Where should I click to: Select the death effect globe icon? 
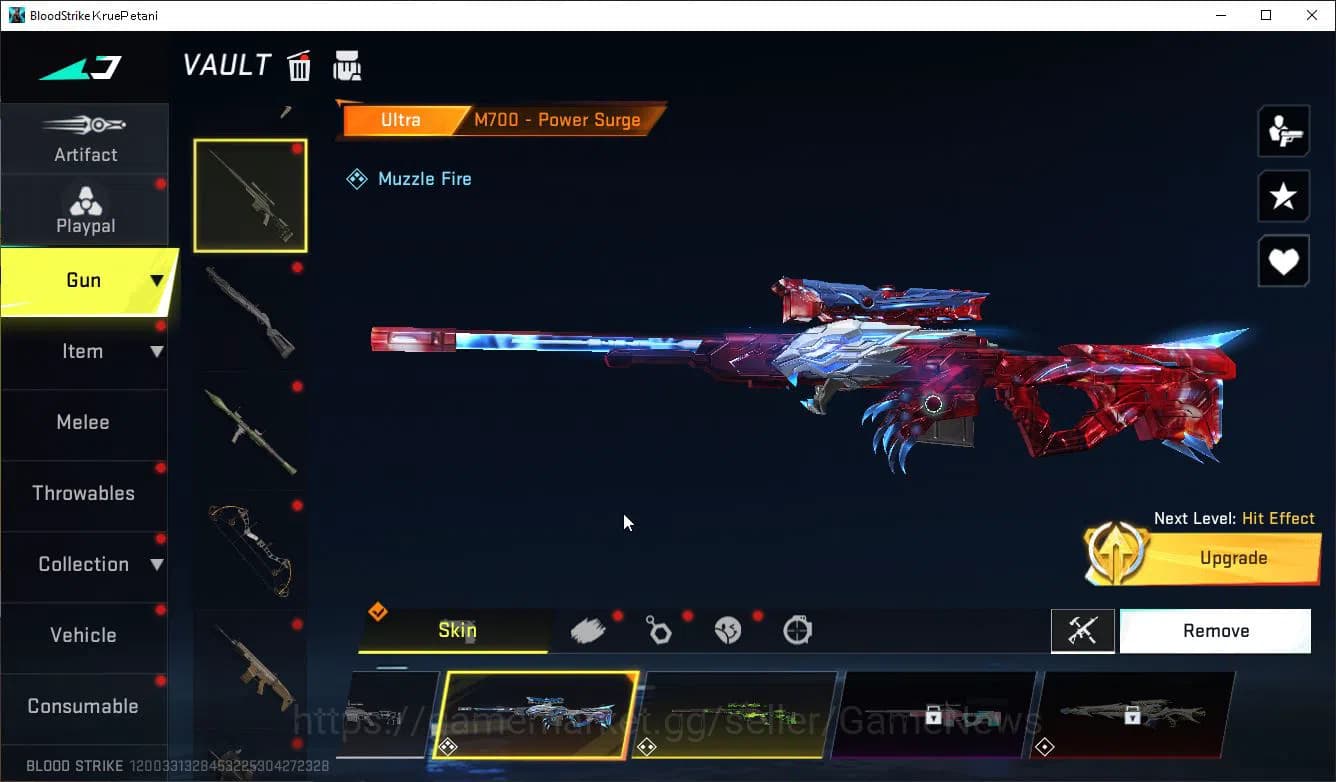728,630
